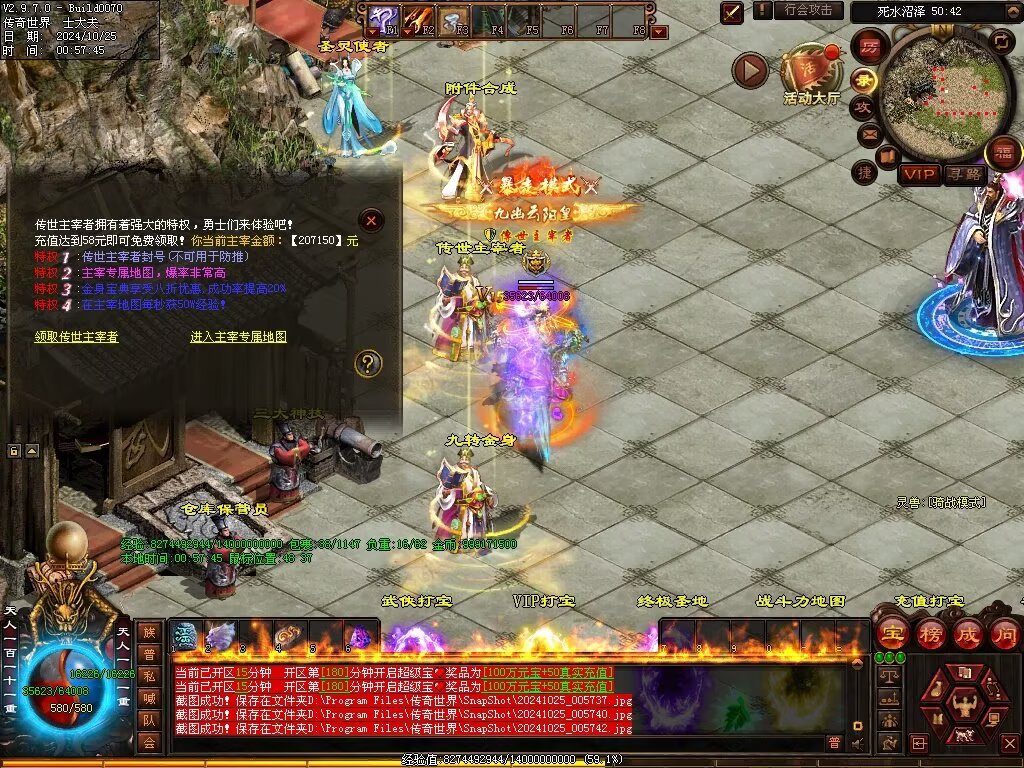
Task: Click the VIP button under the minimap
Action: 919,174
